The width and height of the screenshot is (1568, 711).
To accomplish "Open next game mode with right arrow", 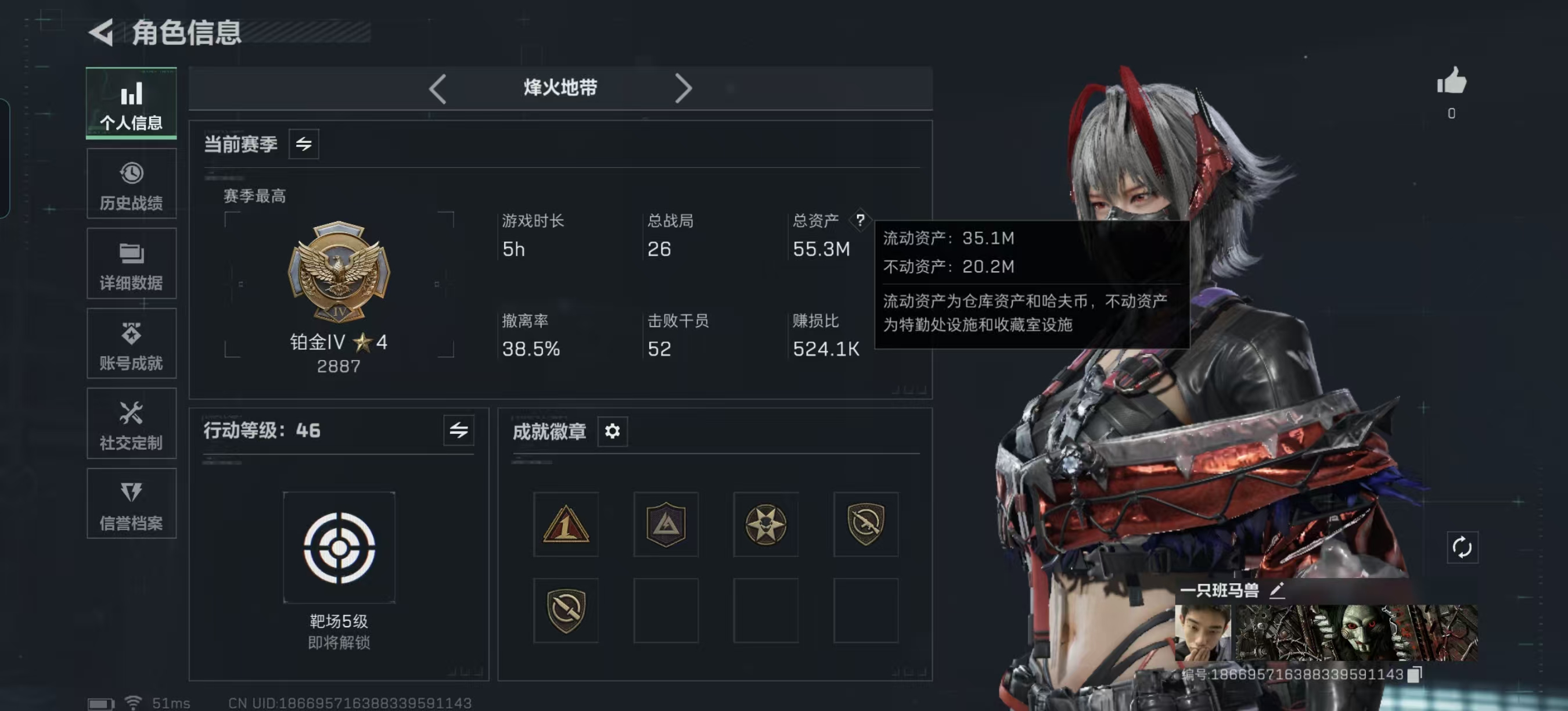I will pos(683,89).
